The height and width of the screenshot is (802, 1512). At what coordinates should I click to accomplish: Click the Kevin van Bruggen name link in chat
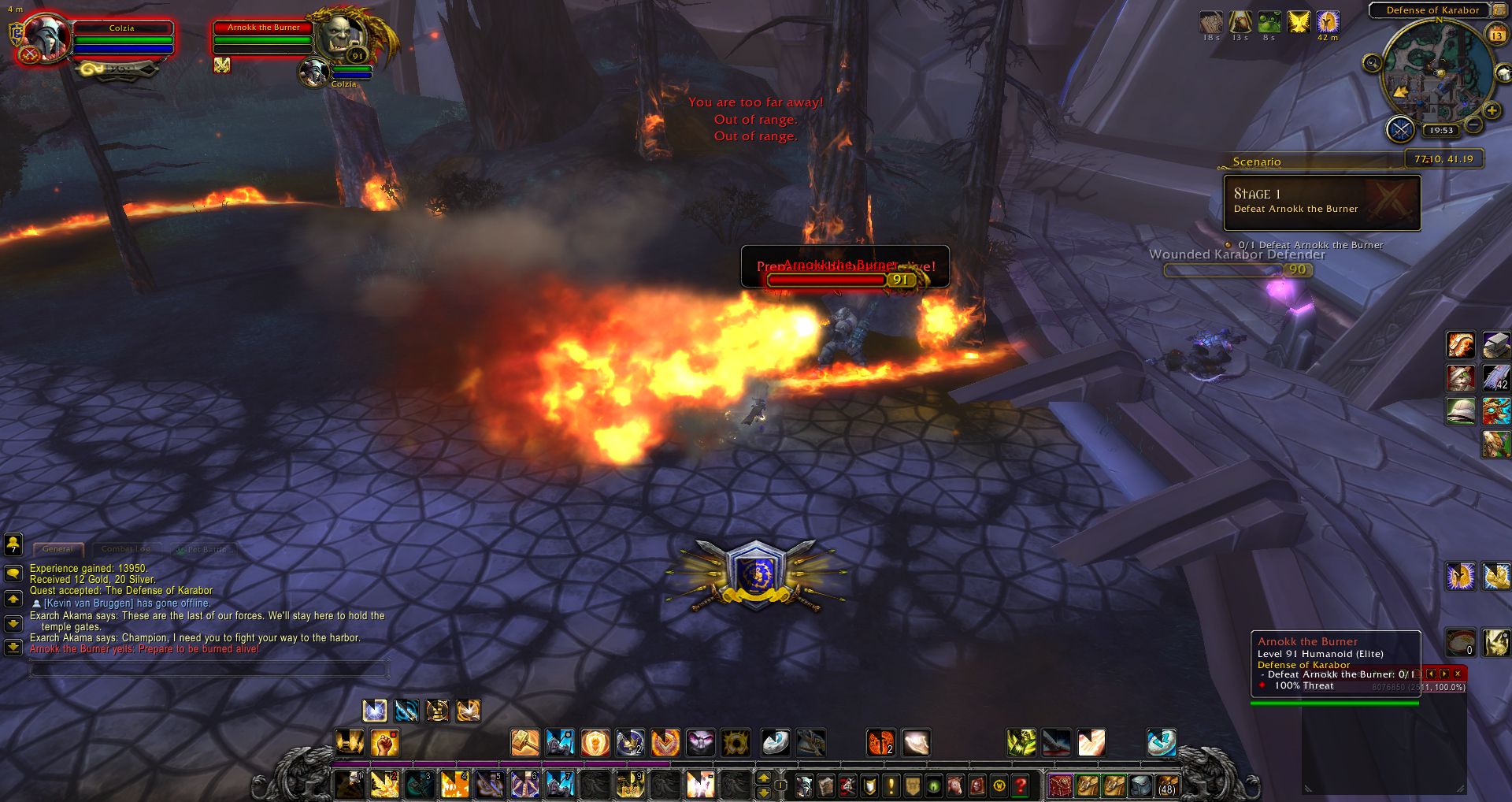coord(88,603)
